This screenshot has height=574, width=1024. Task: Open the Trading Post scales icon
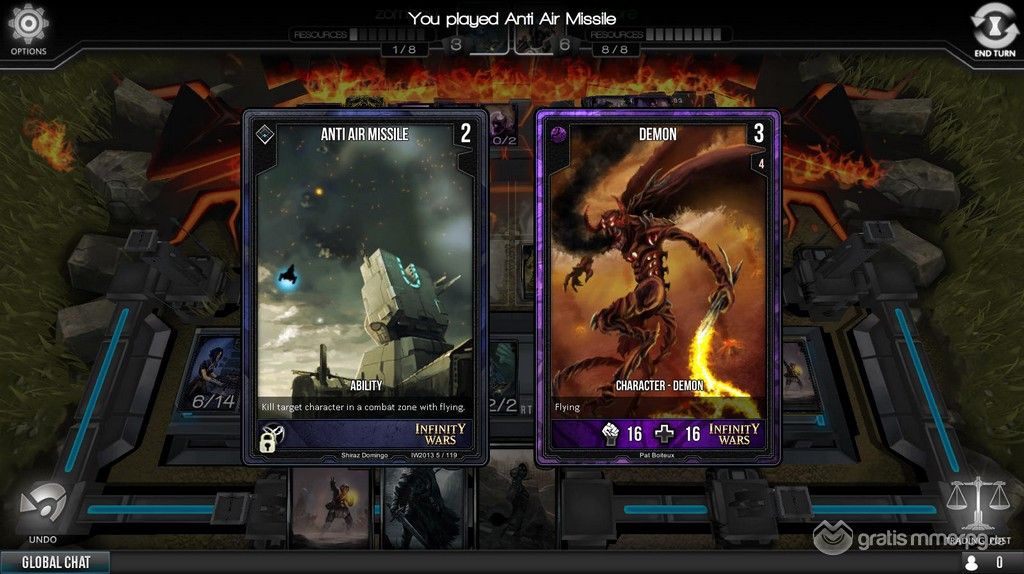pyautogui.click(x=976, y=505)
